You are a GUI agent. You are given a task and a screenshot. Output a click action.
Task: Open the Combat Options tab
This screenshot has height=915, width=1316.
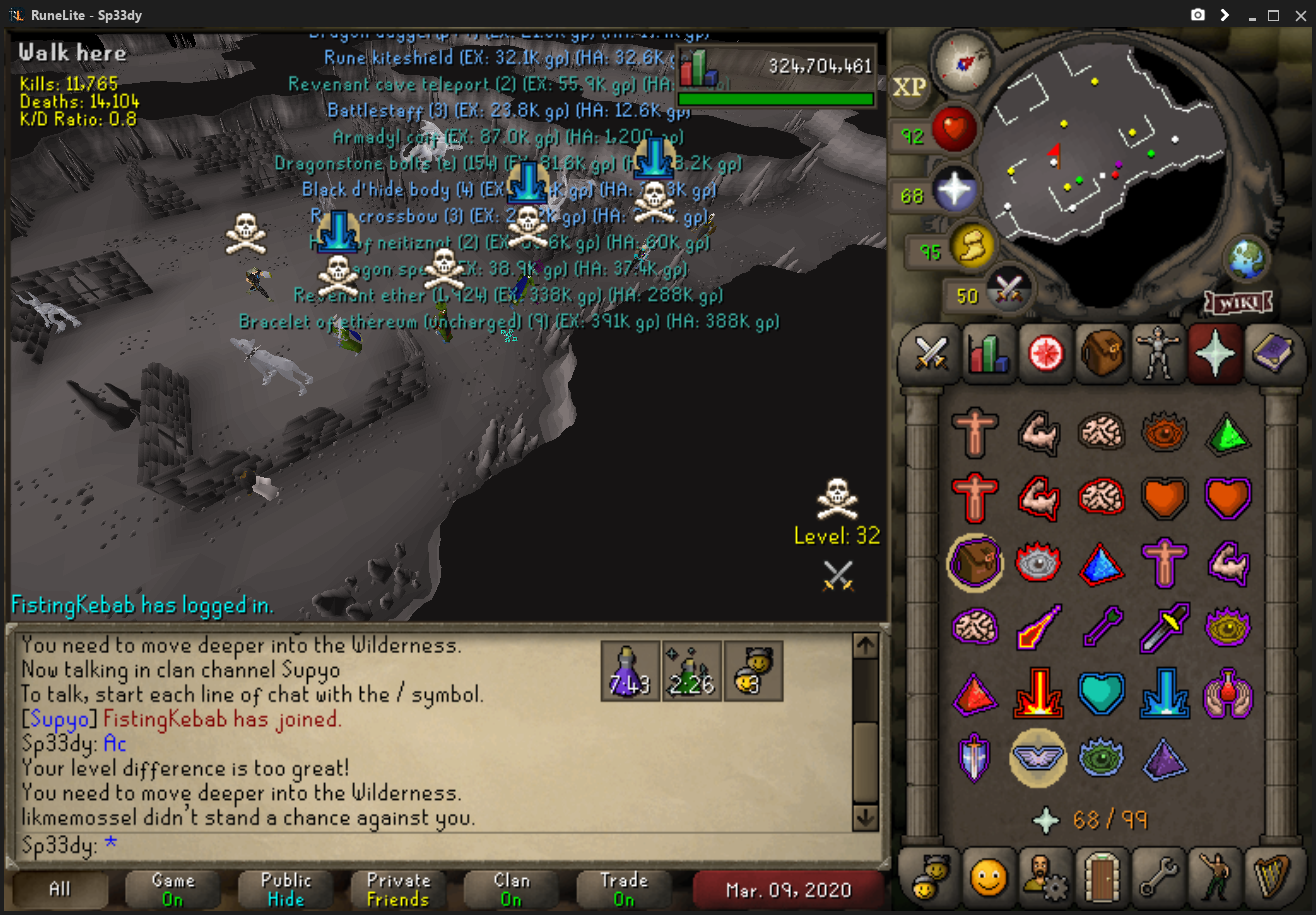(x=932, y=354)
